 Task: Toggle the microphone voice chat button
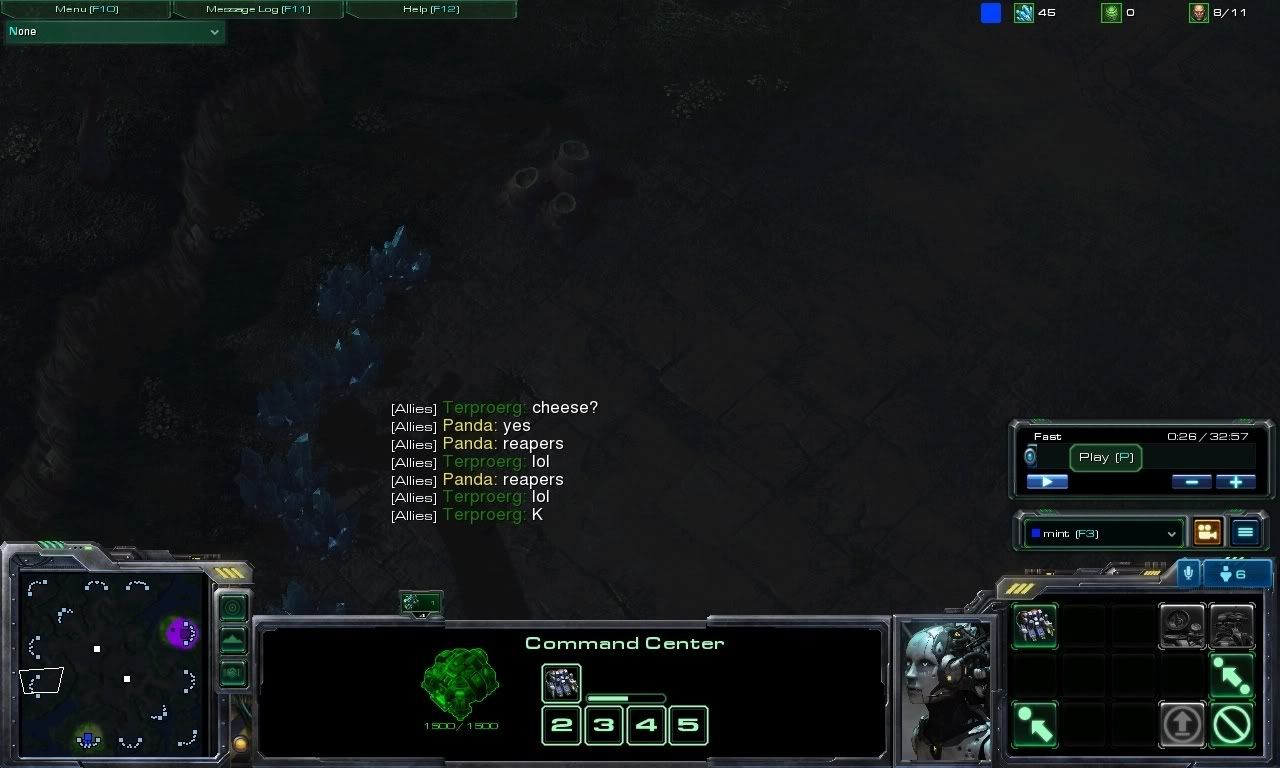point(1188,574)
